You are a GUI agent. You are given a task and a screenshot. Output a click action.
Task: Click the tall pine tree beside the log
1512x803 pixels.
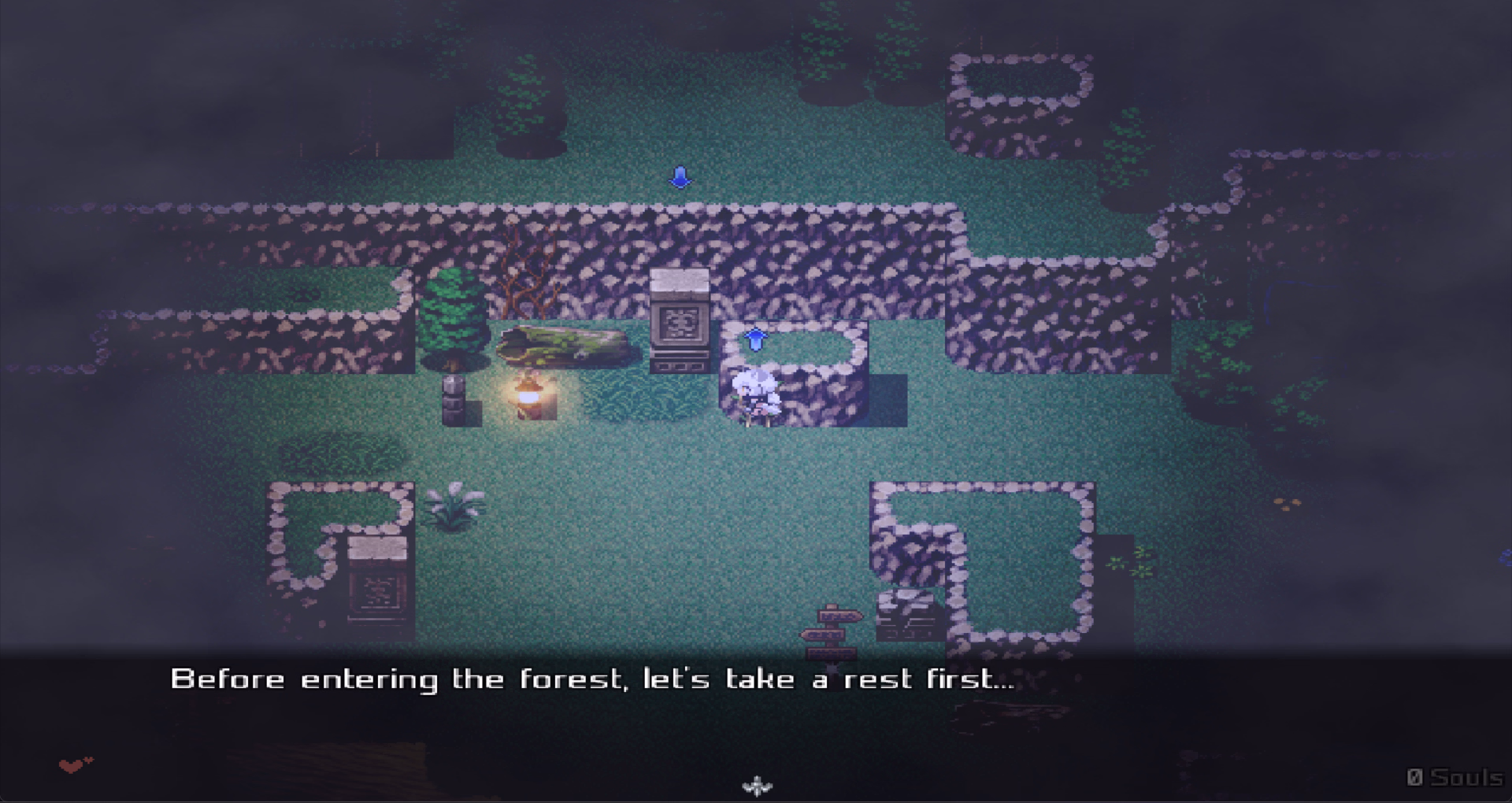click(x=453, y=323)
